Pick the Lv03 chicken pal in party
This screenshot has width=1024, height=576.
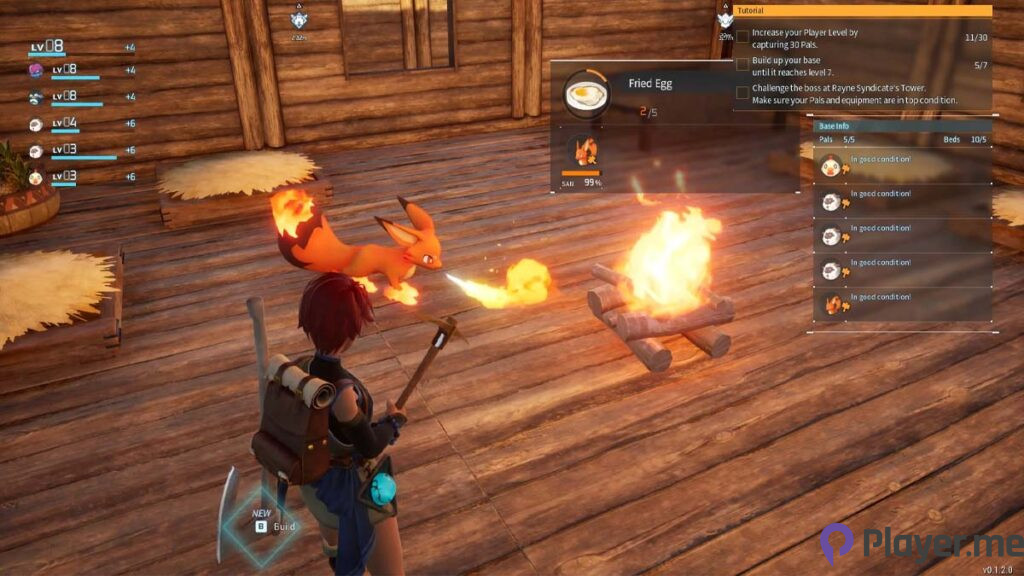[36, 177]
